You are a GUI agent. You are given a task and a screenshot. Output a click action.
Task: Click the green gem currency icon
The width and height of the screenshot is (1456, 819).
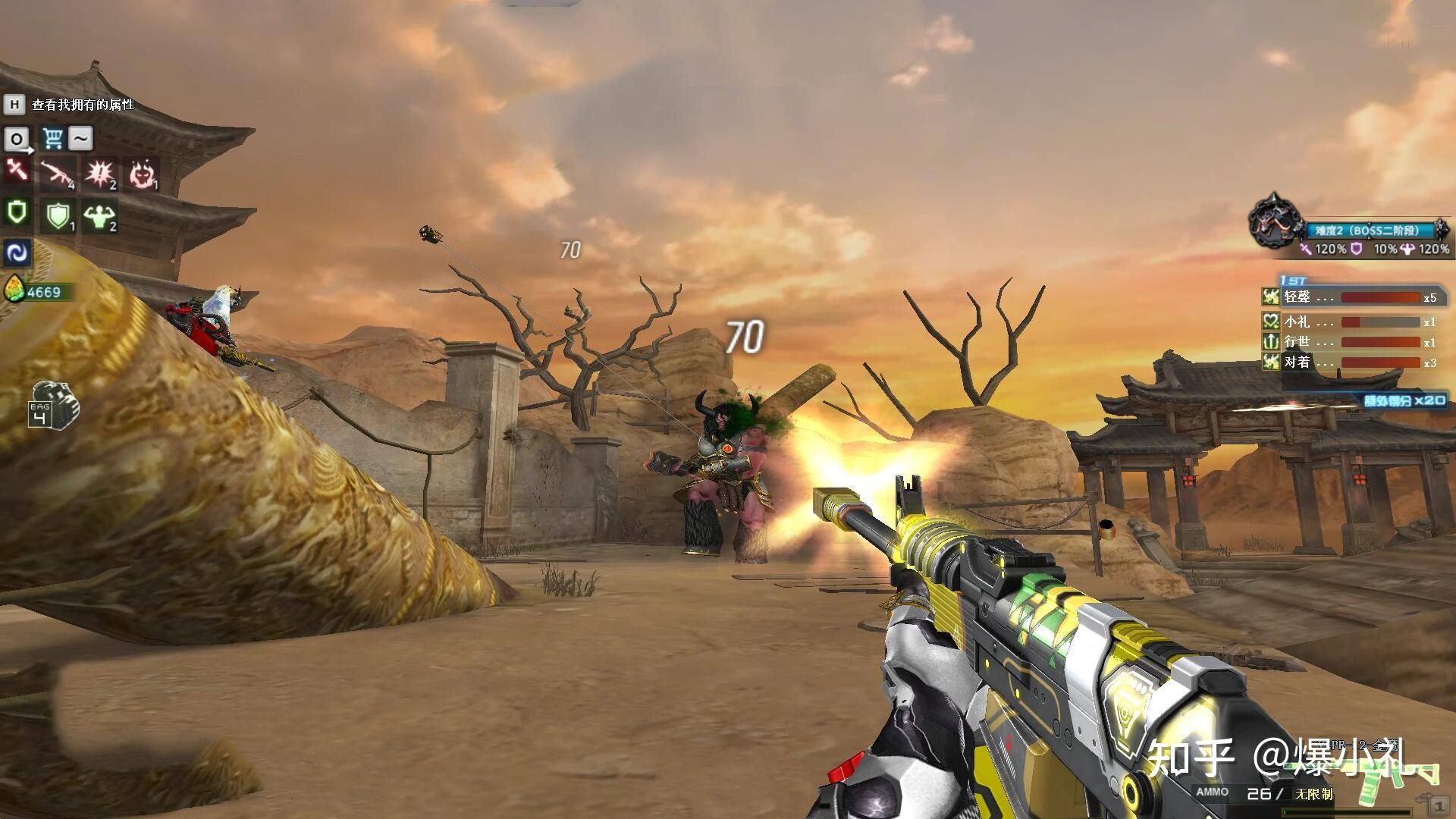[x=14, y=291]
